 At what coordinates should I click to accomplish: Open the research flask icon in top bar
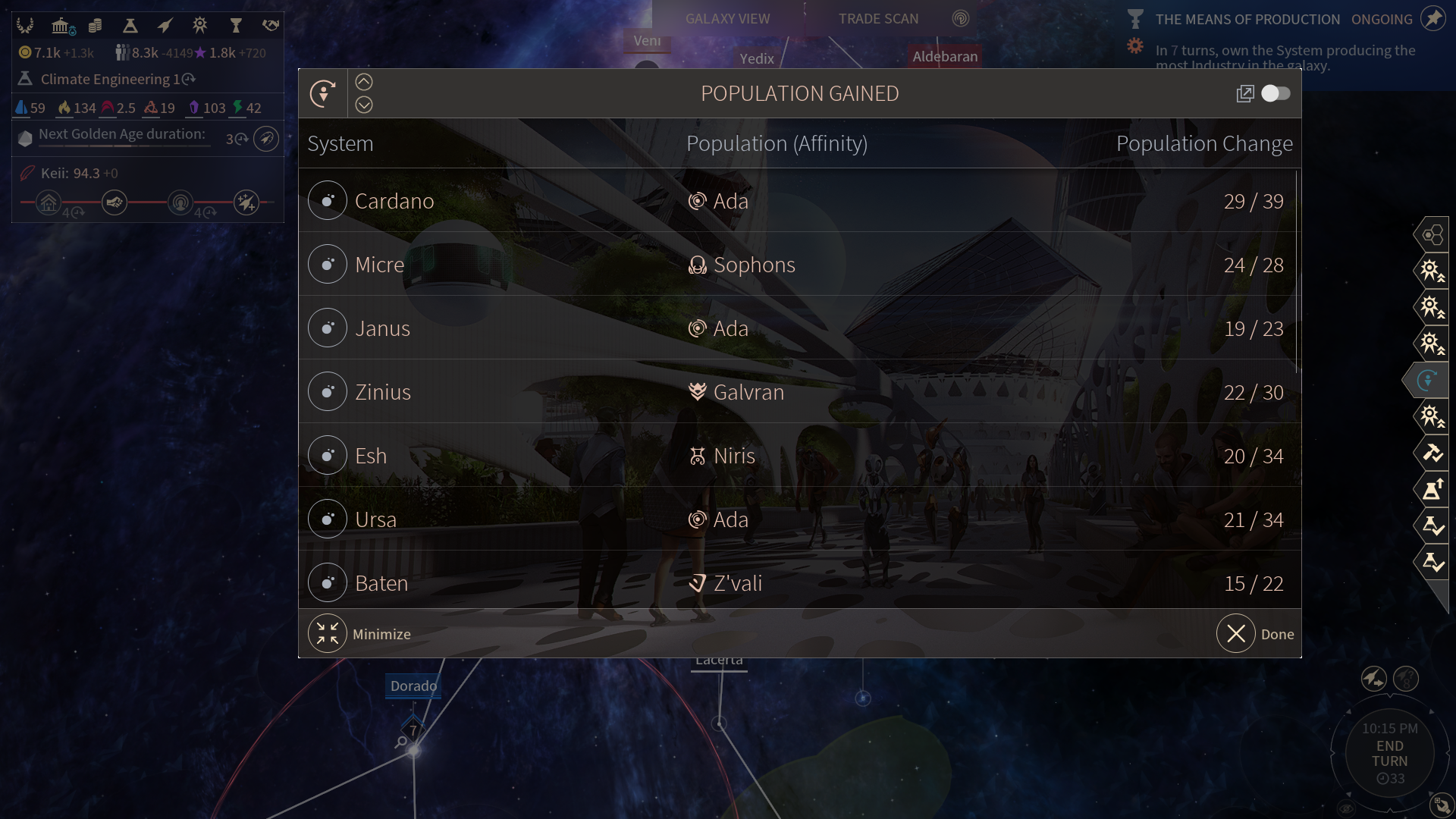(x=130, y=27)
